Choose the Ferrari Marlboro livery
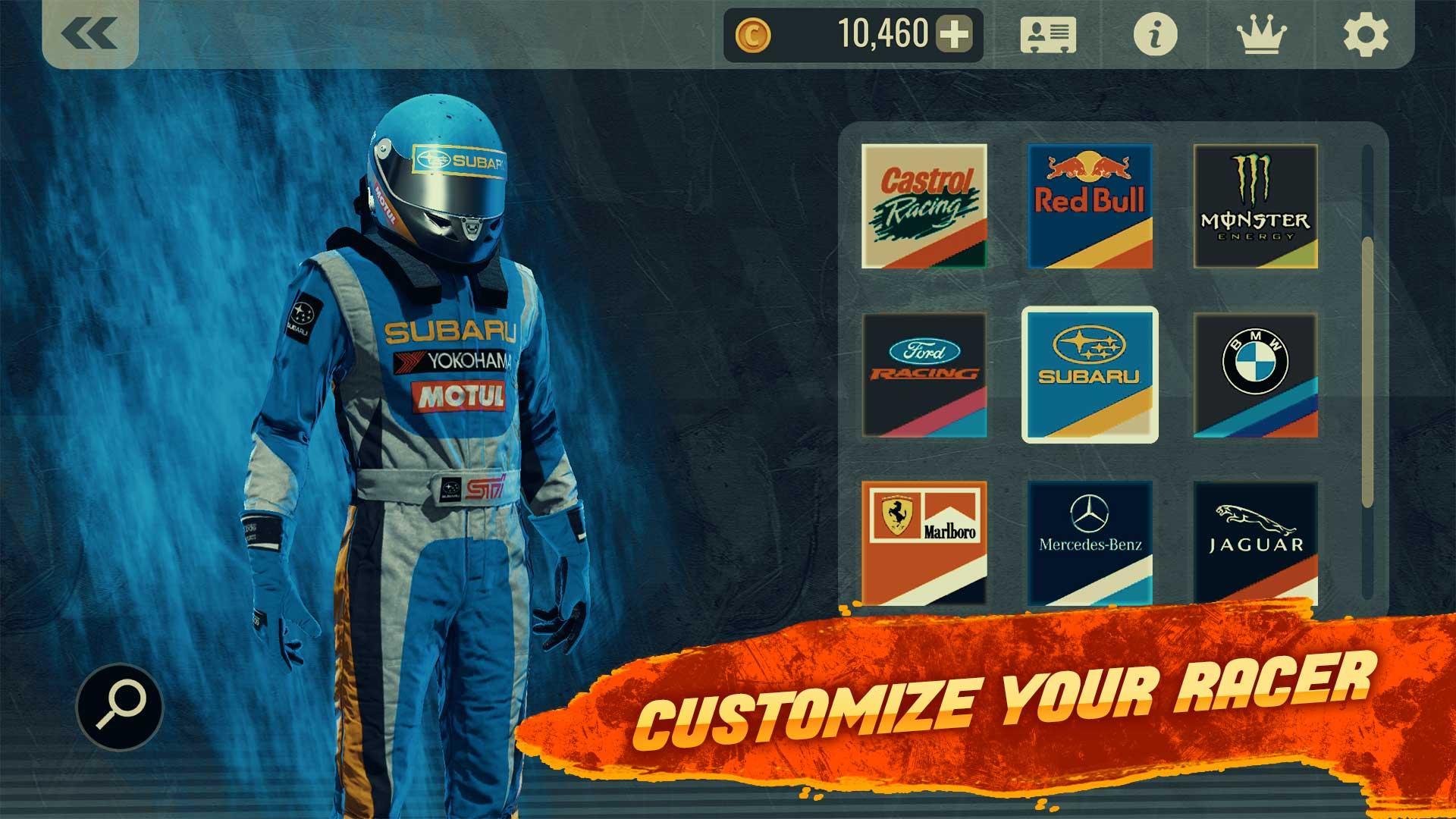Image resolution: width=1456 pixels, height=819 pixels. (x=924, y=543)
